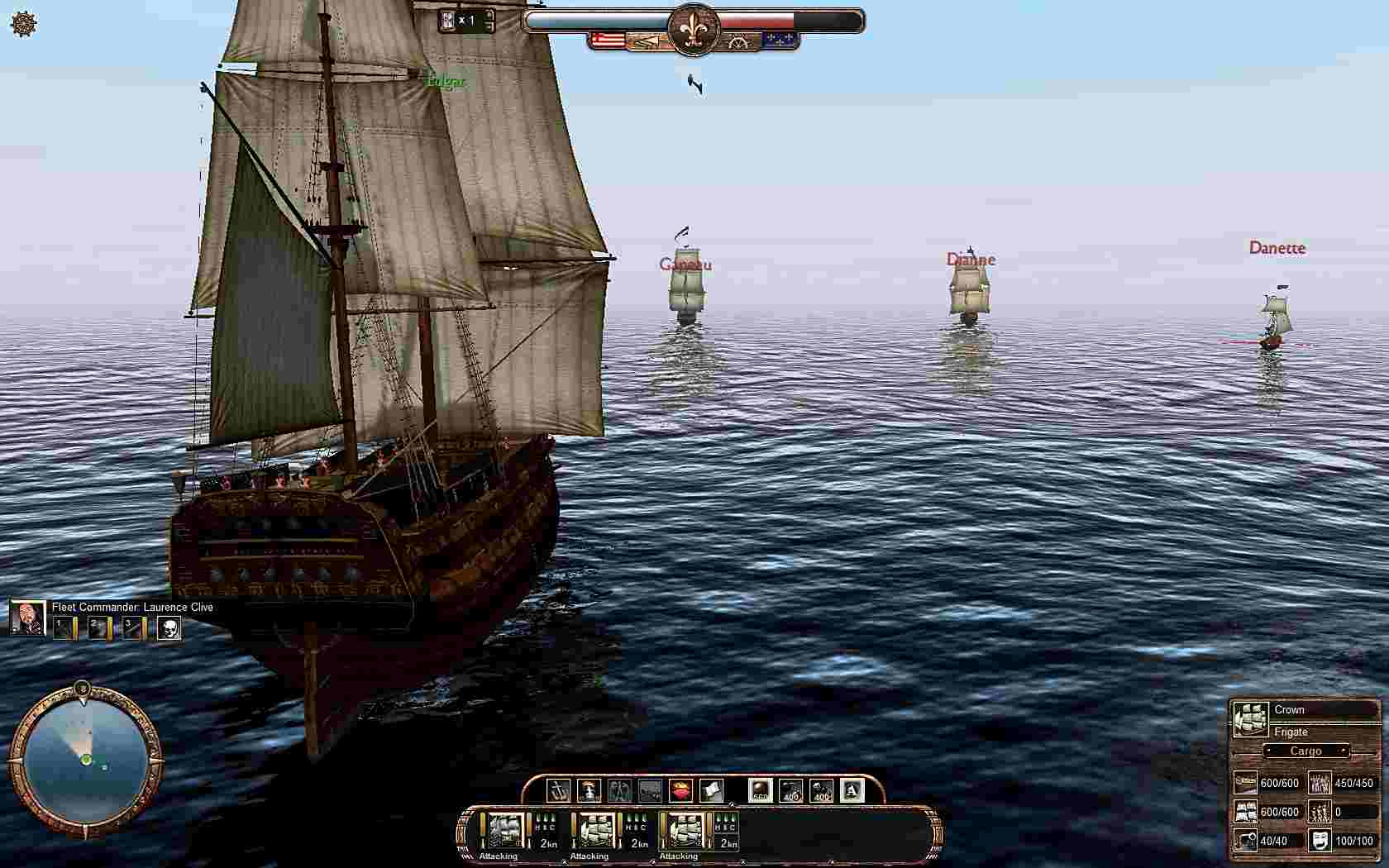Viewport: 1389px width, 868px height.
Task: Select fleet group 1
Action: pyautogui.click(x=64, y=628)
